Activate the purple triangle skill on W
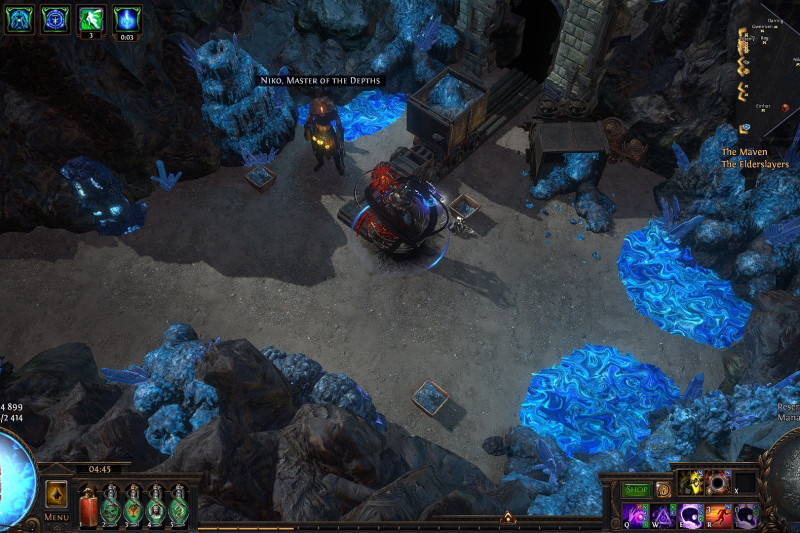 664,515
